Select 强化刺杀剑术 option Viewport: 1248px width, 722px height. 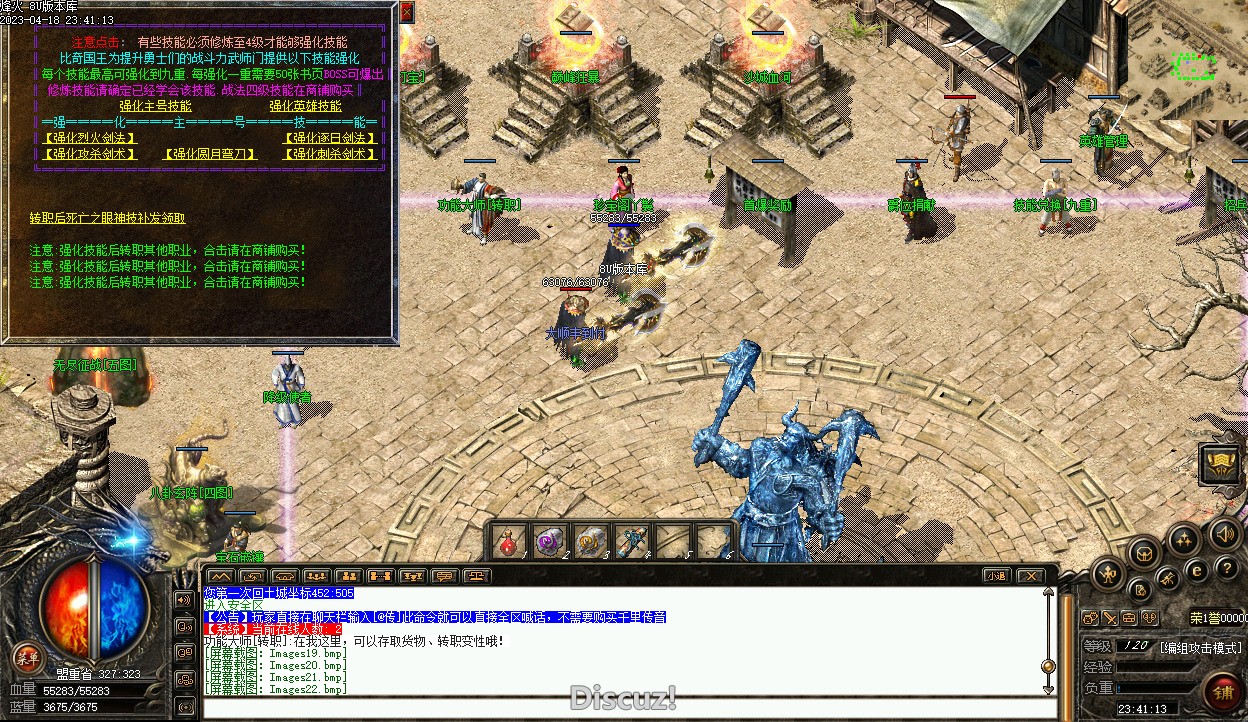click(331, 154)
